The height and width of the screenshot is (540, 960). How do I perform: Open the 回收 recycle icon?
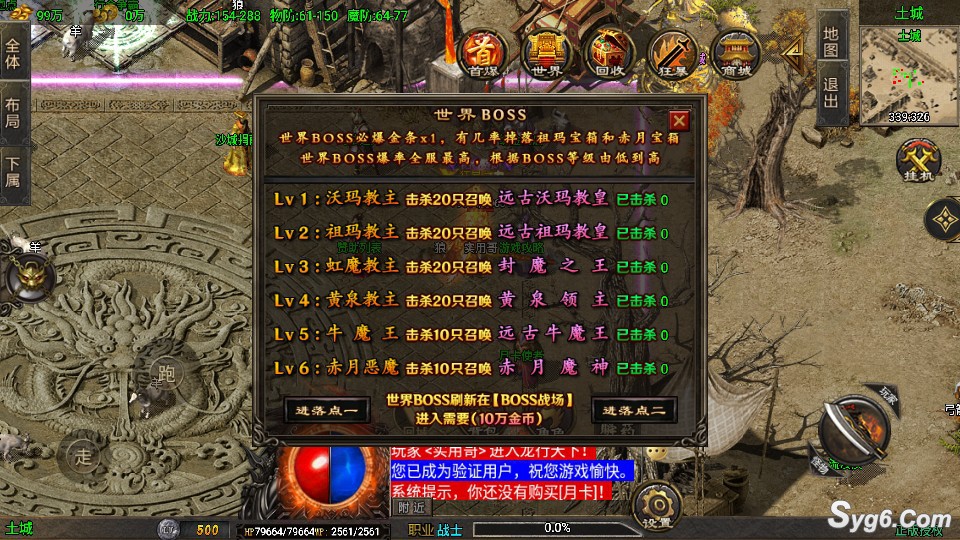click(x=608, y=53)
